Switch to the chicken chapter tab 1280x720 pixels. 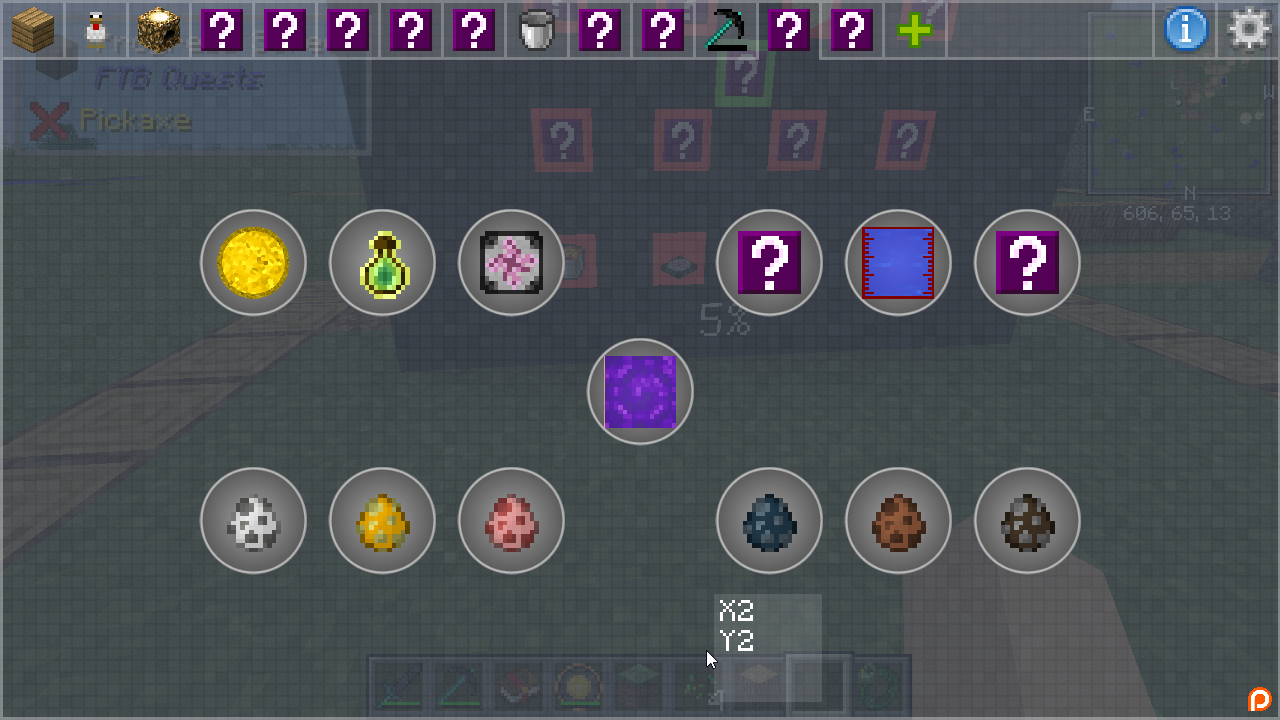point(96,30)
